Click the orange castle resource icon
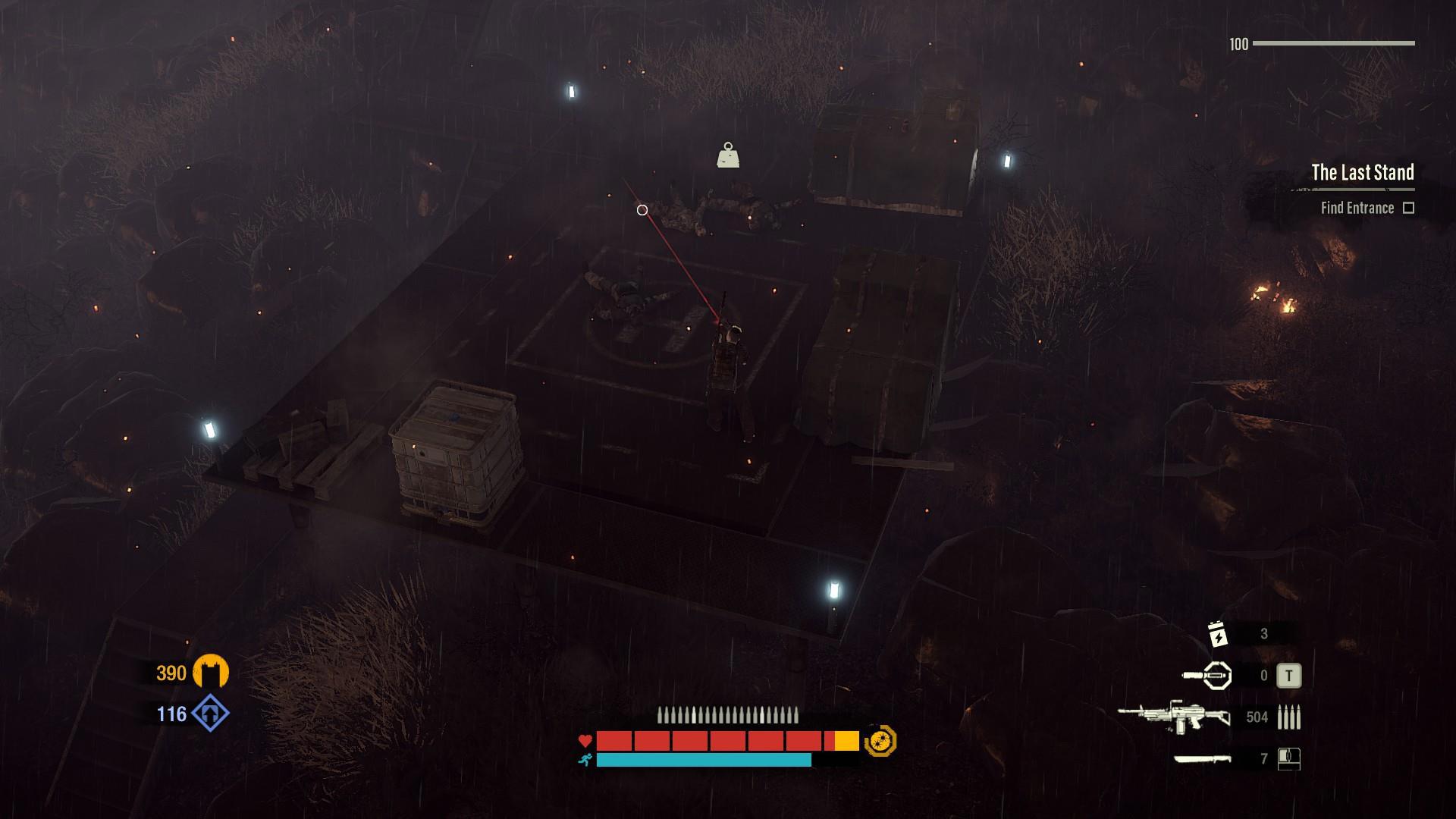 pyautogui.click(x=210, y=672)
